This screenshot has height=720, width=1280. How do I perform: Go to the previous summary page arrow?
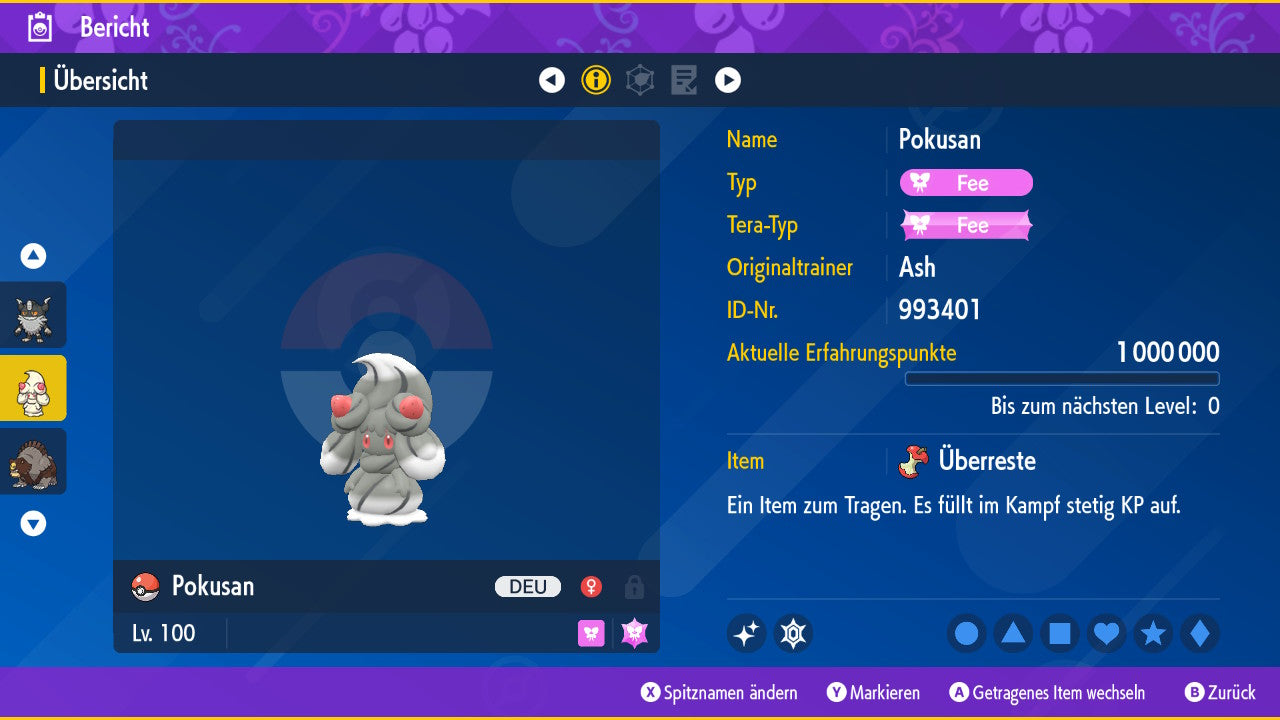coord(552,80)
